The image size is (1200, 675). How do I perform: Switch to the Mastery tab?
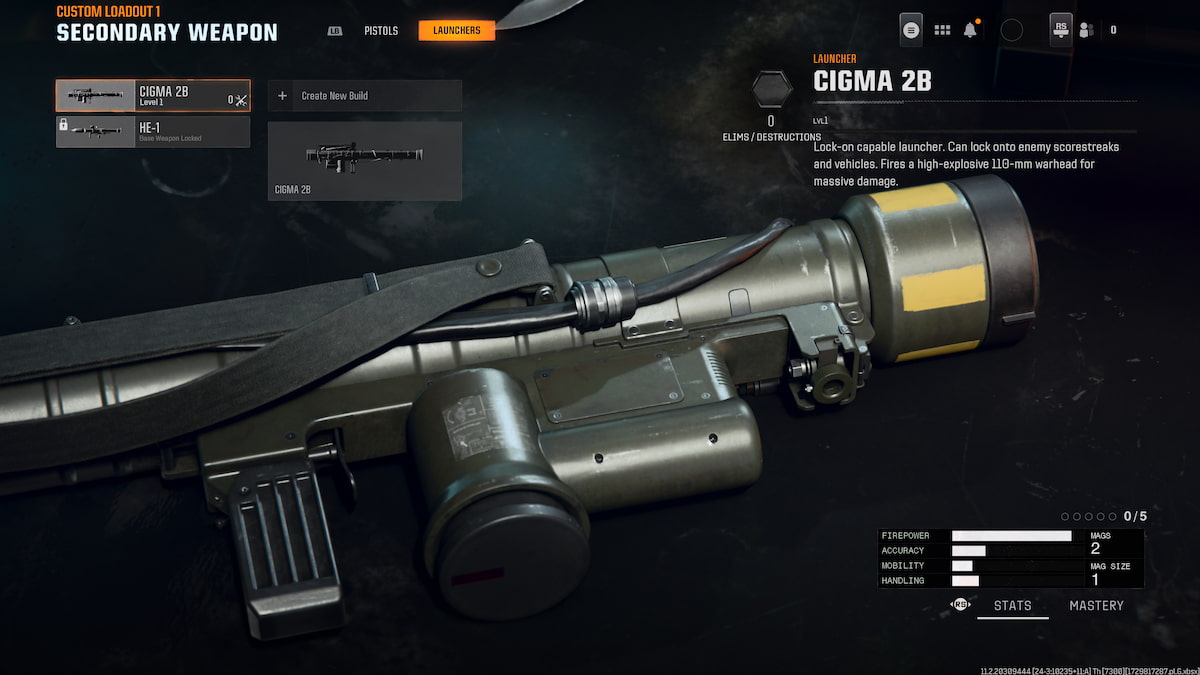1096,606
